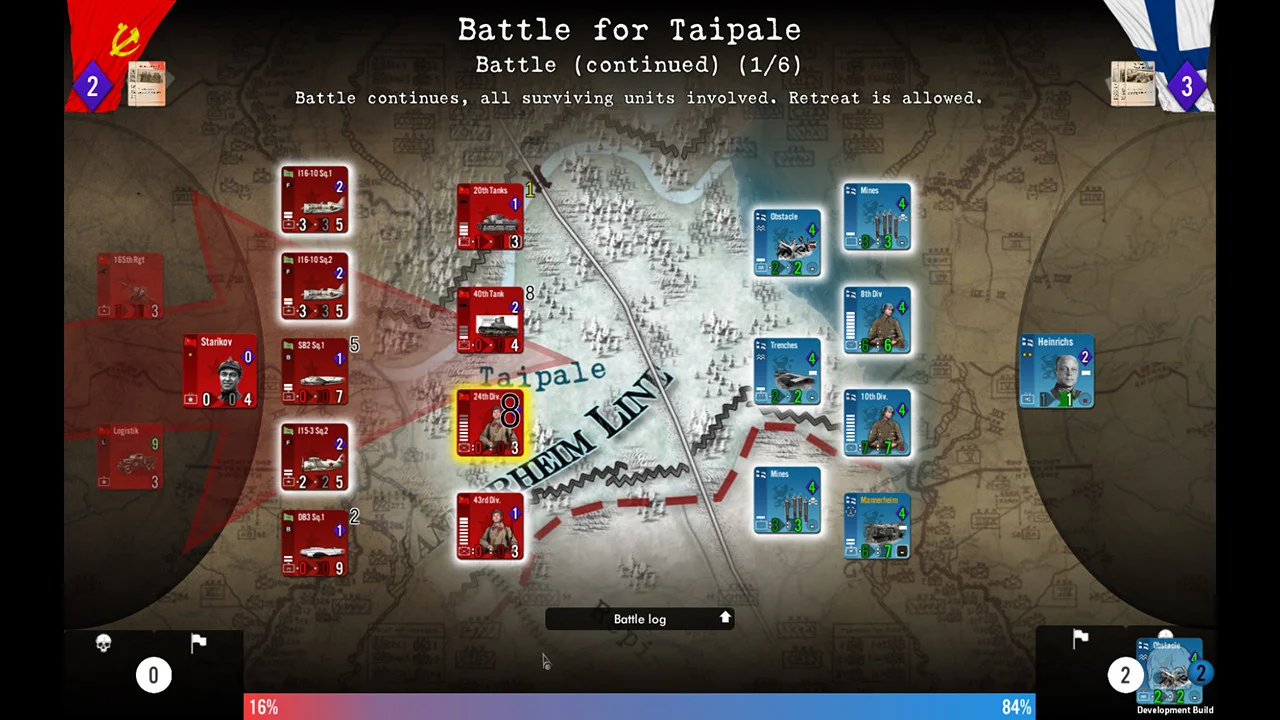
Task: Select the Finnish Obstacle card
Action: (788, 242)
